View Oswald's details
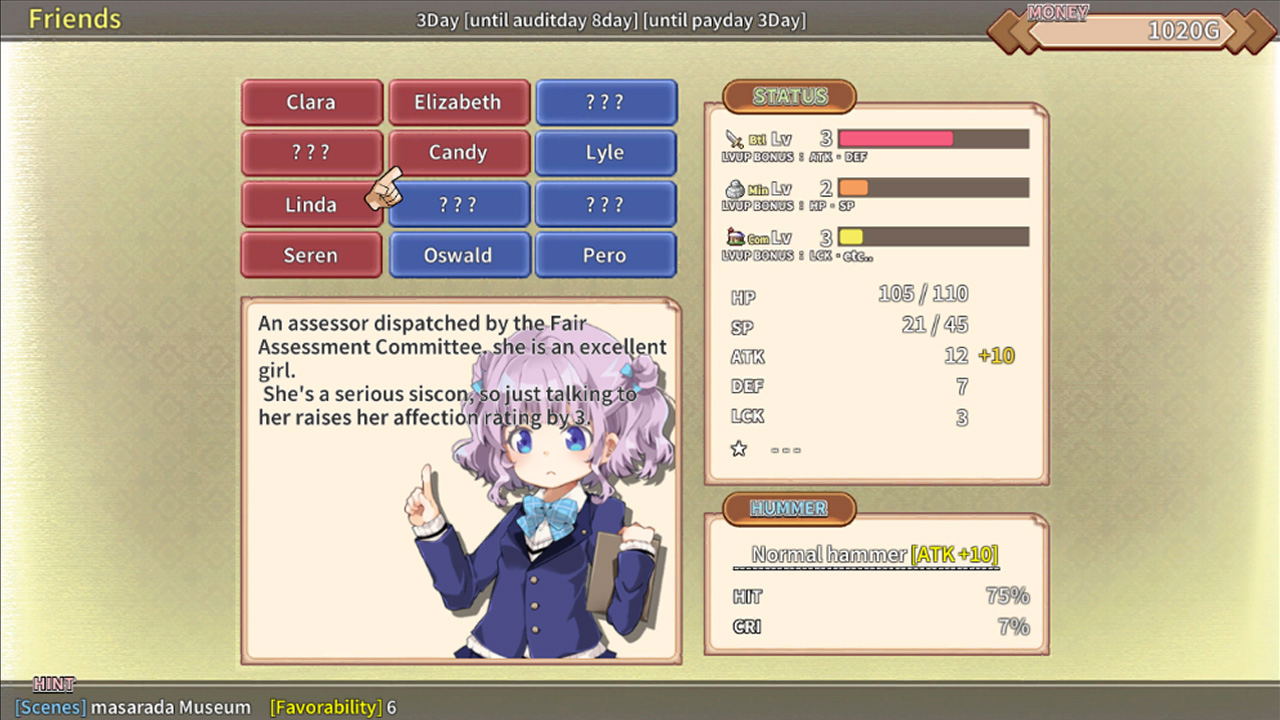The height and width of the screenshot is (720, 1280). (459, 255)
